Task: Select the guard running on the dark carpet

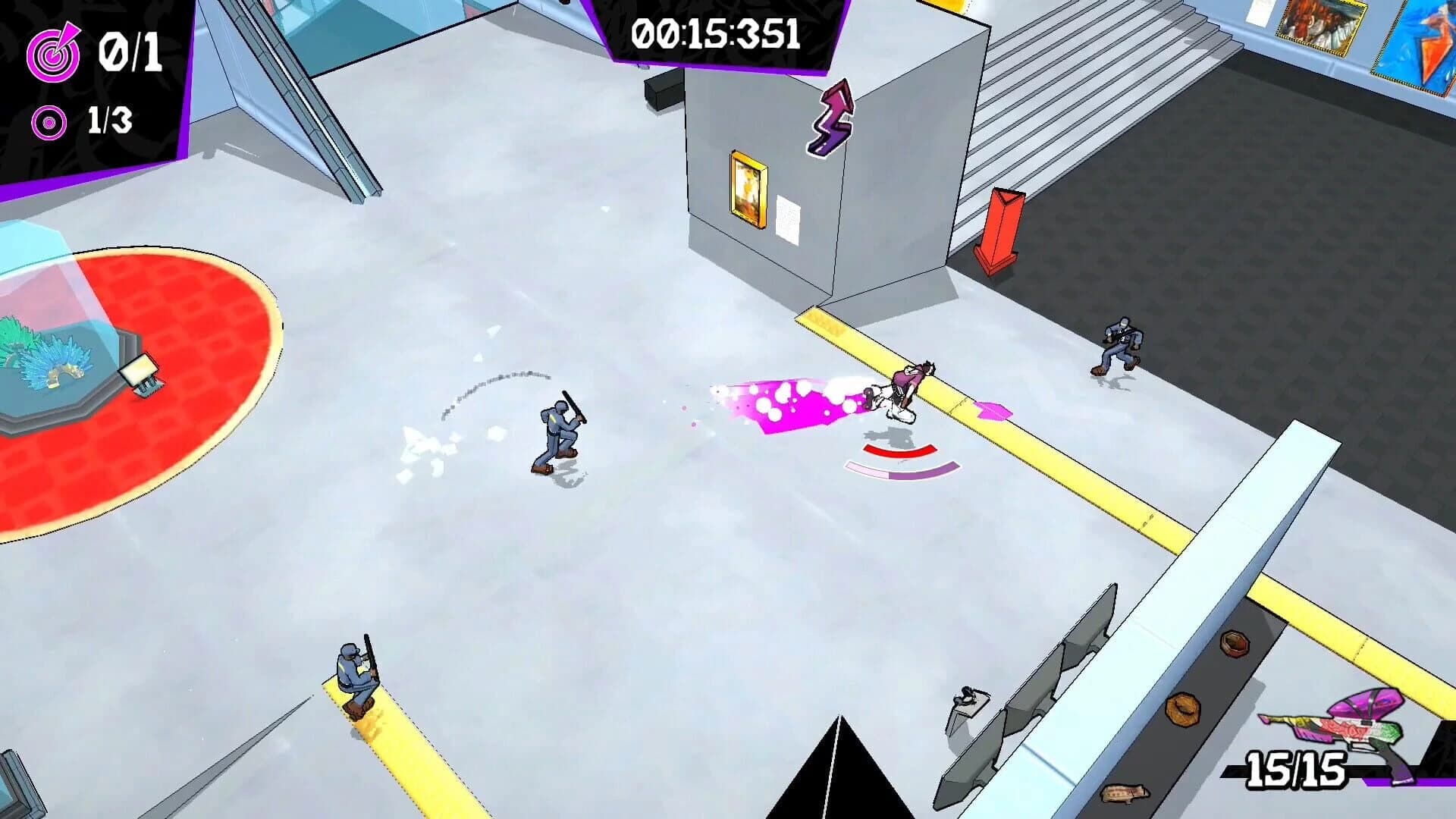Action: click(1121, 341)
